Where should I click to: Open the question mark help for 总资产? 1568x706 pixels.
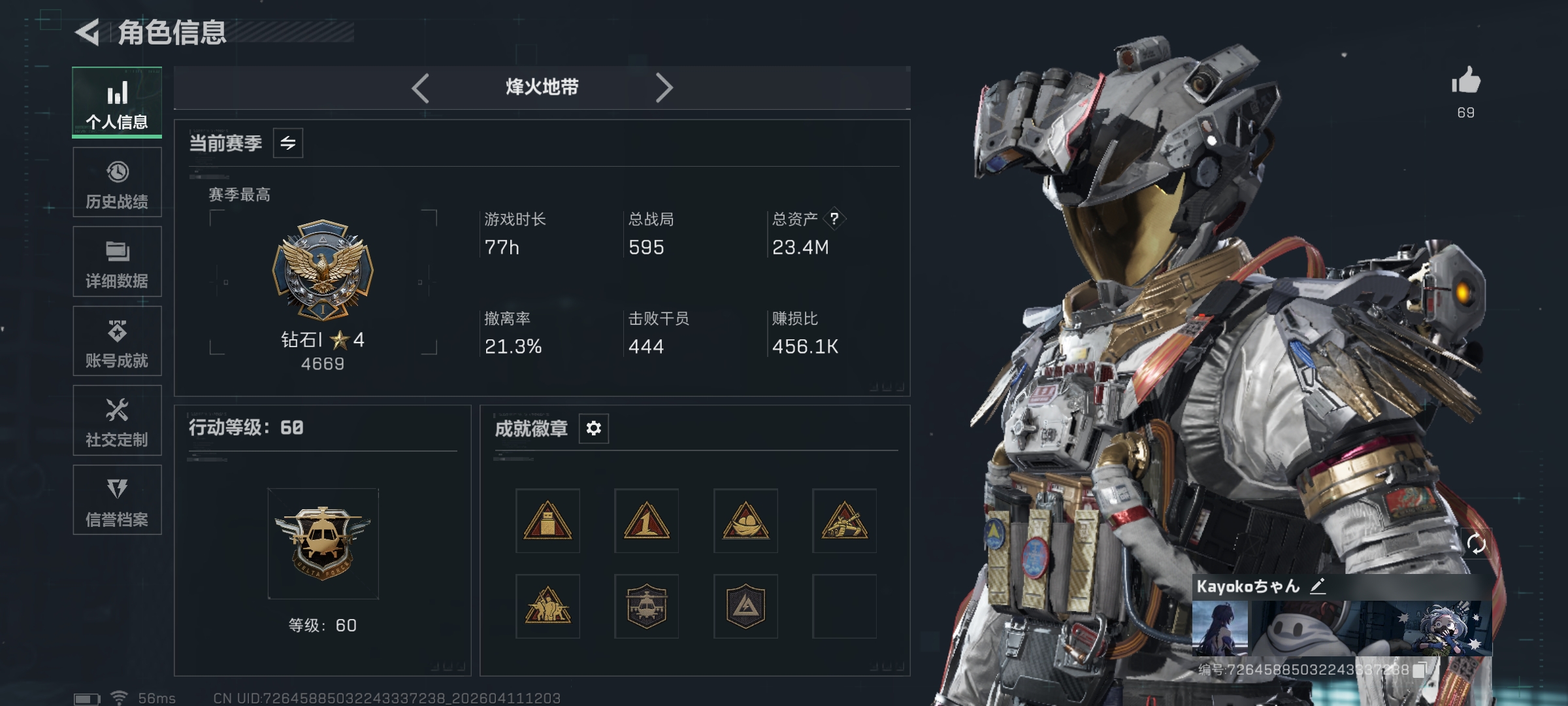pyautogui.click(x=834, y=219)
